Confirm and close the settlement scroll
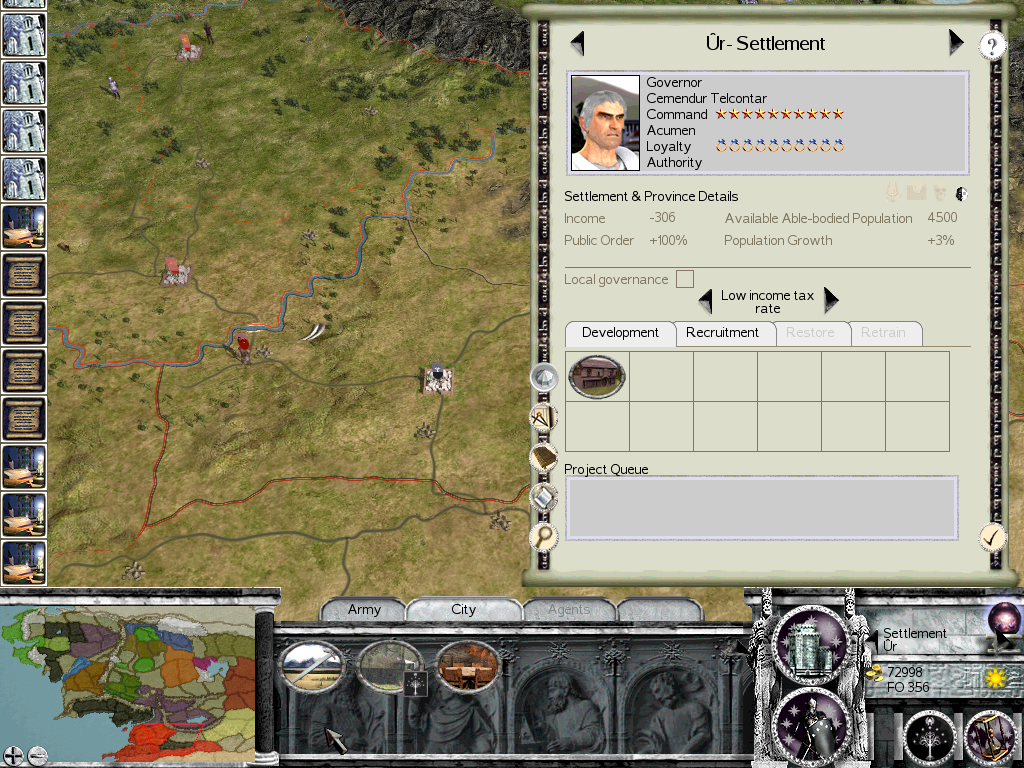 991,537
